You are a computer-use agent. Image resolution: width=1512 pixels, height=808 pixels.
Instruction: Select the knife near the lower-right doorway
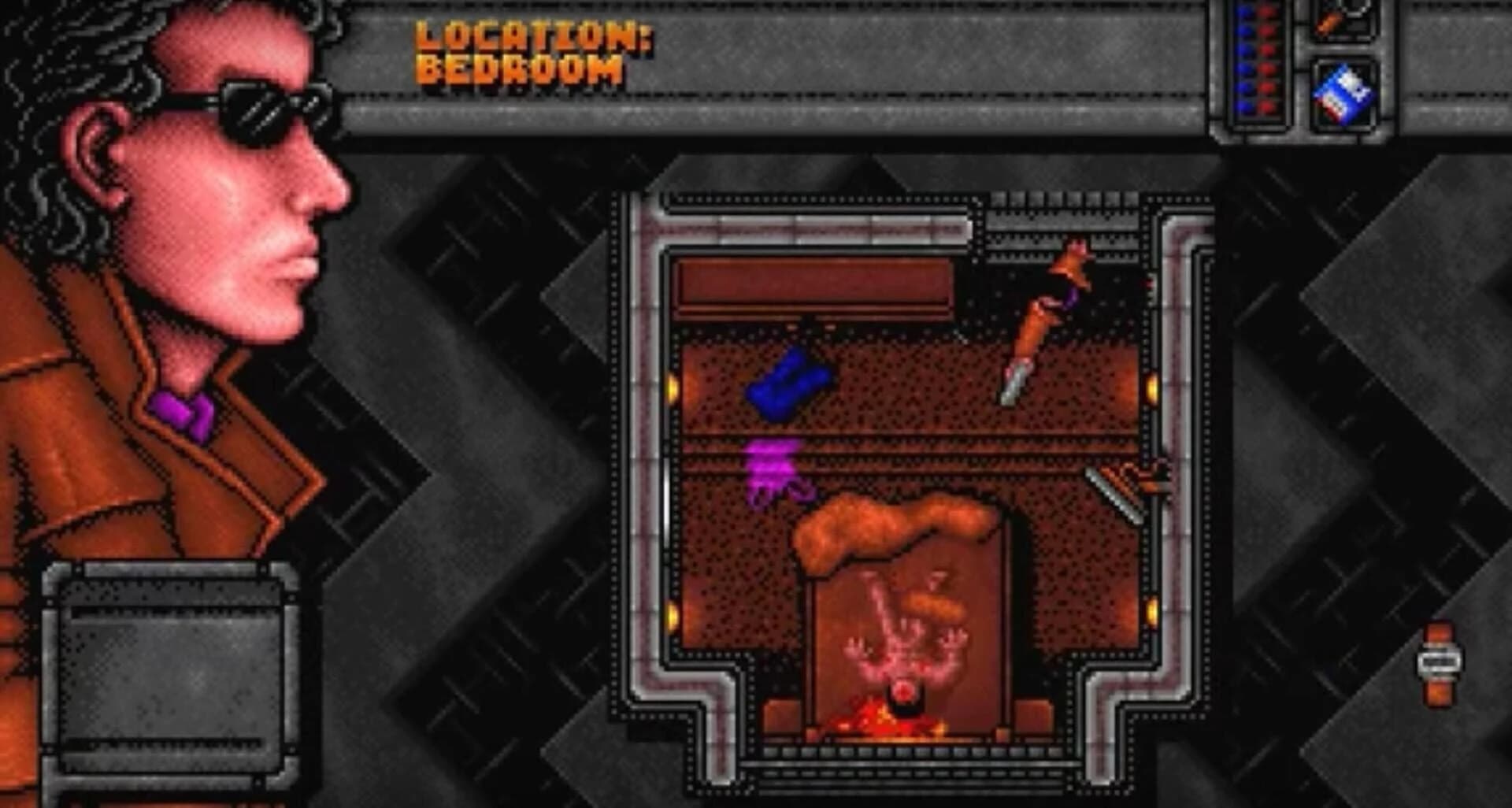[x=1114, y=484]
